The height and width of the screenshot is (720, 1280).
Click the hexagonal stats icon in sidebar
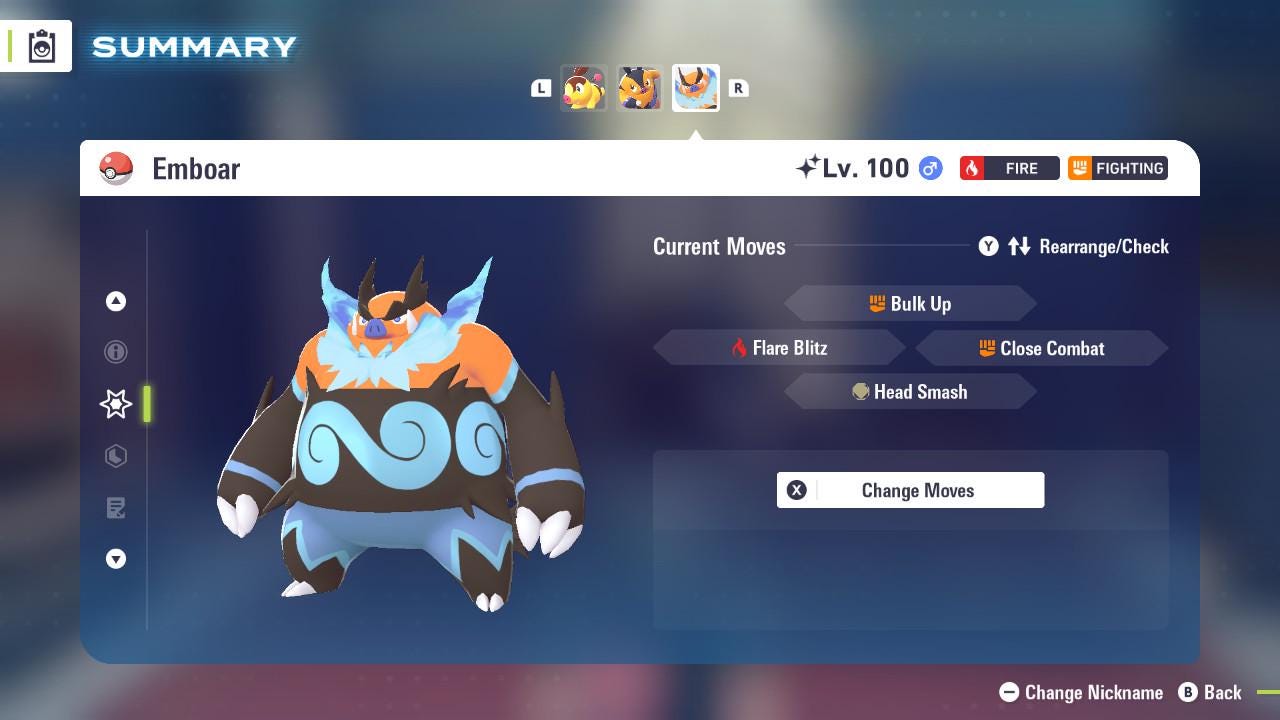click(116, 456)
